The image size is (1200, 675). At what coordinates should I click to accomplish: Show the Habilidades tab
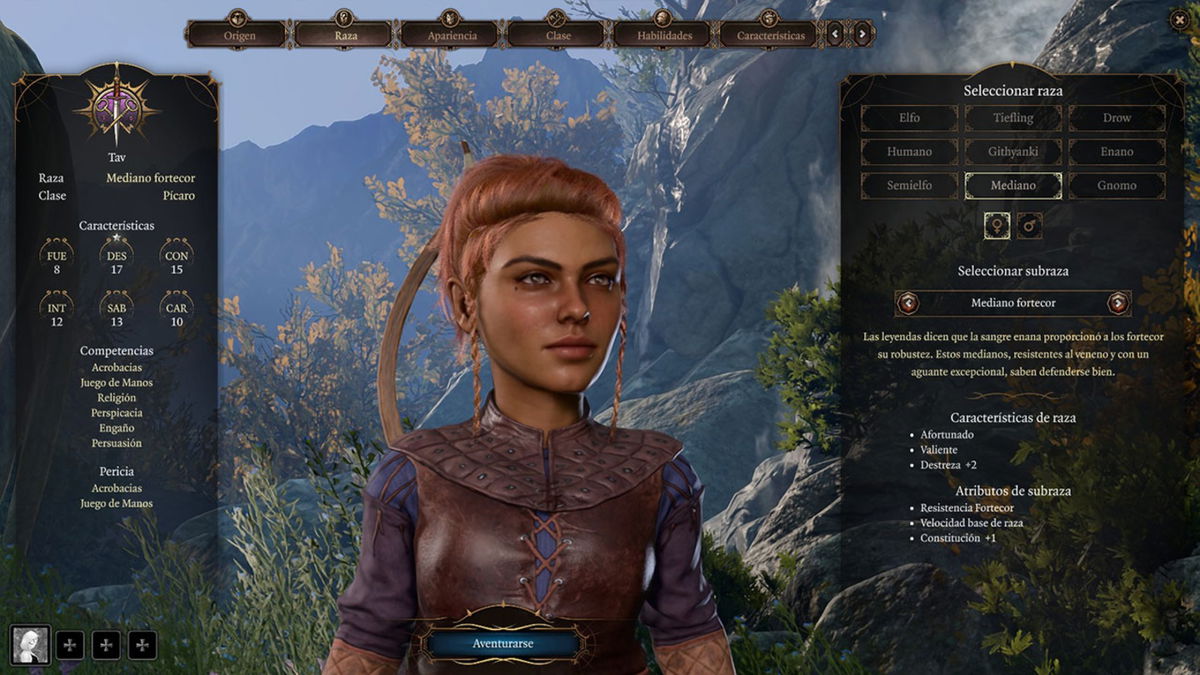tap(664, 35)
